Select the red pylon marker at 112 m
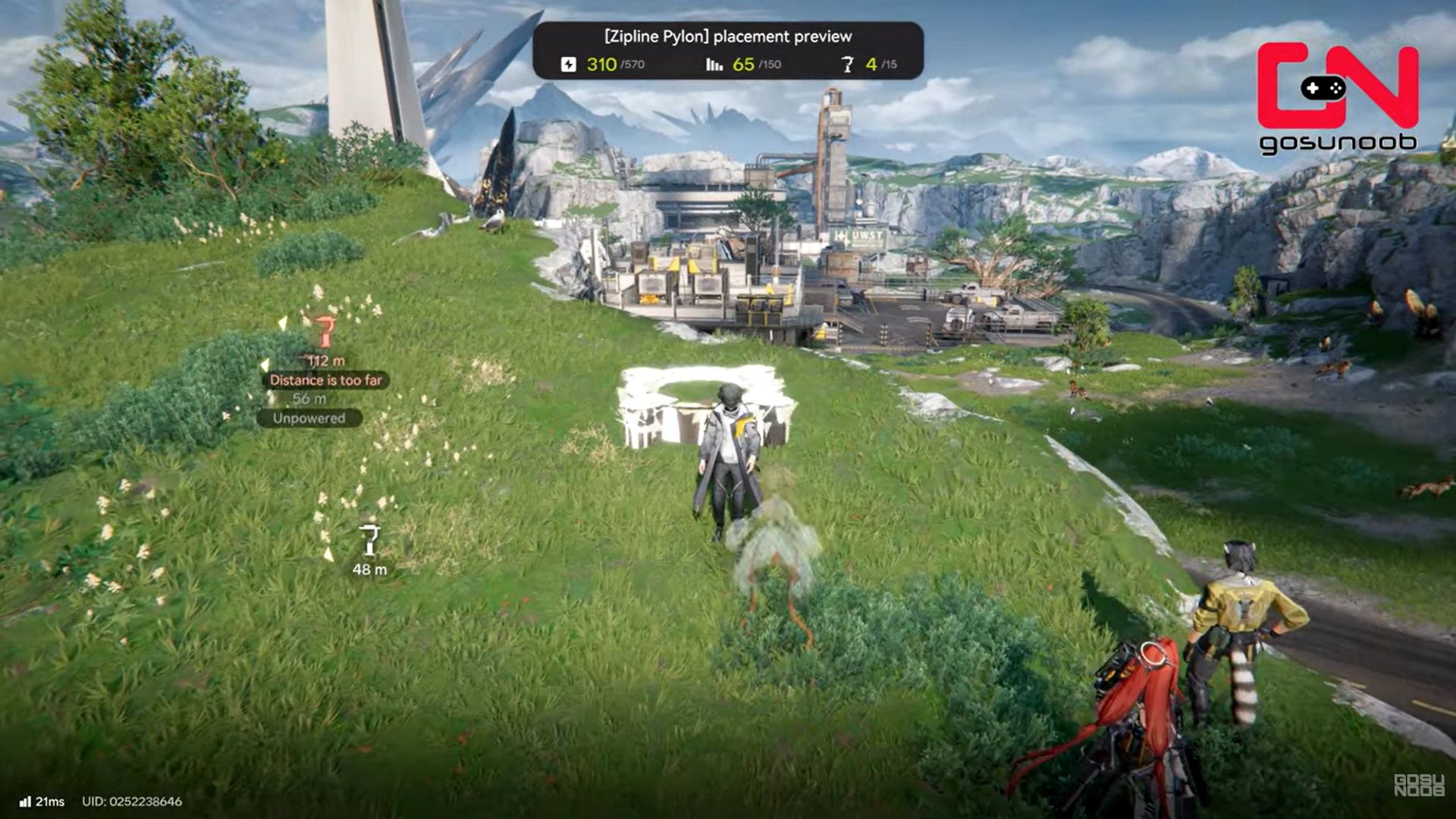The image size is (1456, 819). [x=325, y=332]
